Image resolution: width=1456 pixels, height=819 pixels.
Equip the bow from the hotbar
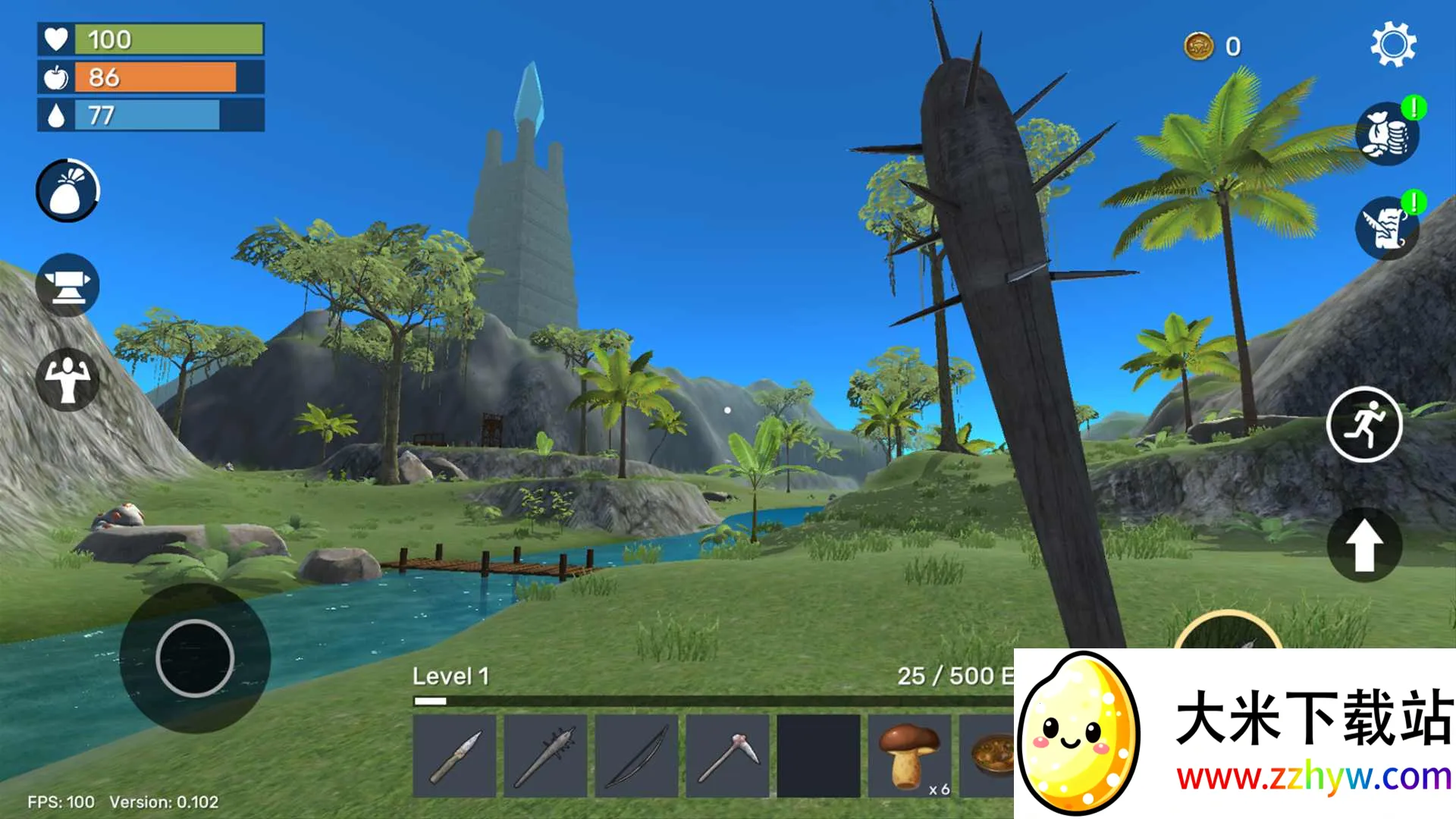637,756
